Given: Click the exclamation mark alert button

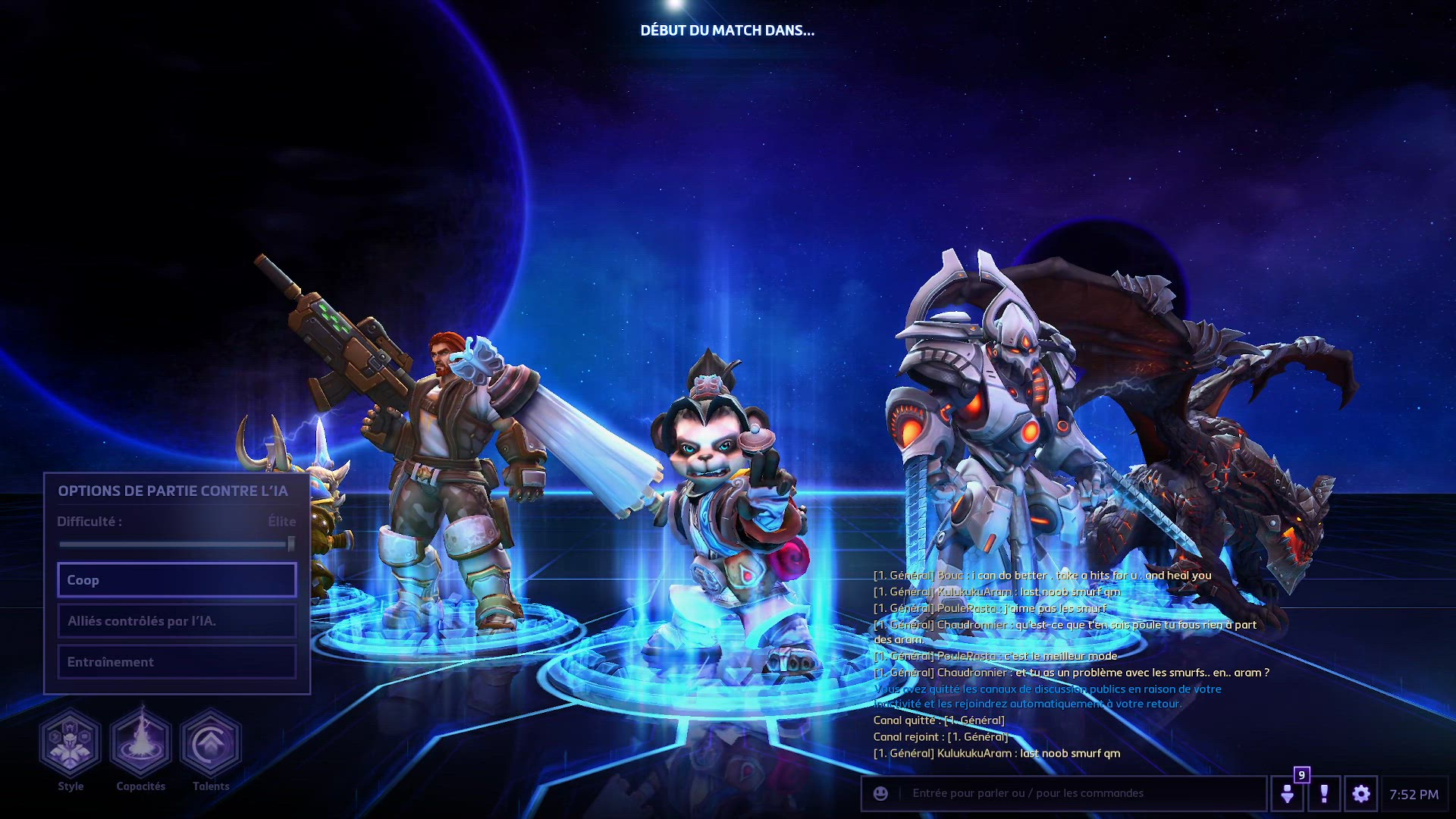Looking at the screenshot, I should tap(1324, 794).
